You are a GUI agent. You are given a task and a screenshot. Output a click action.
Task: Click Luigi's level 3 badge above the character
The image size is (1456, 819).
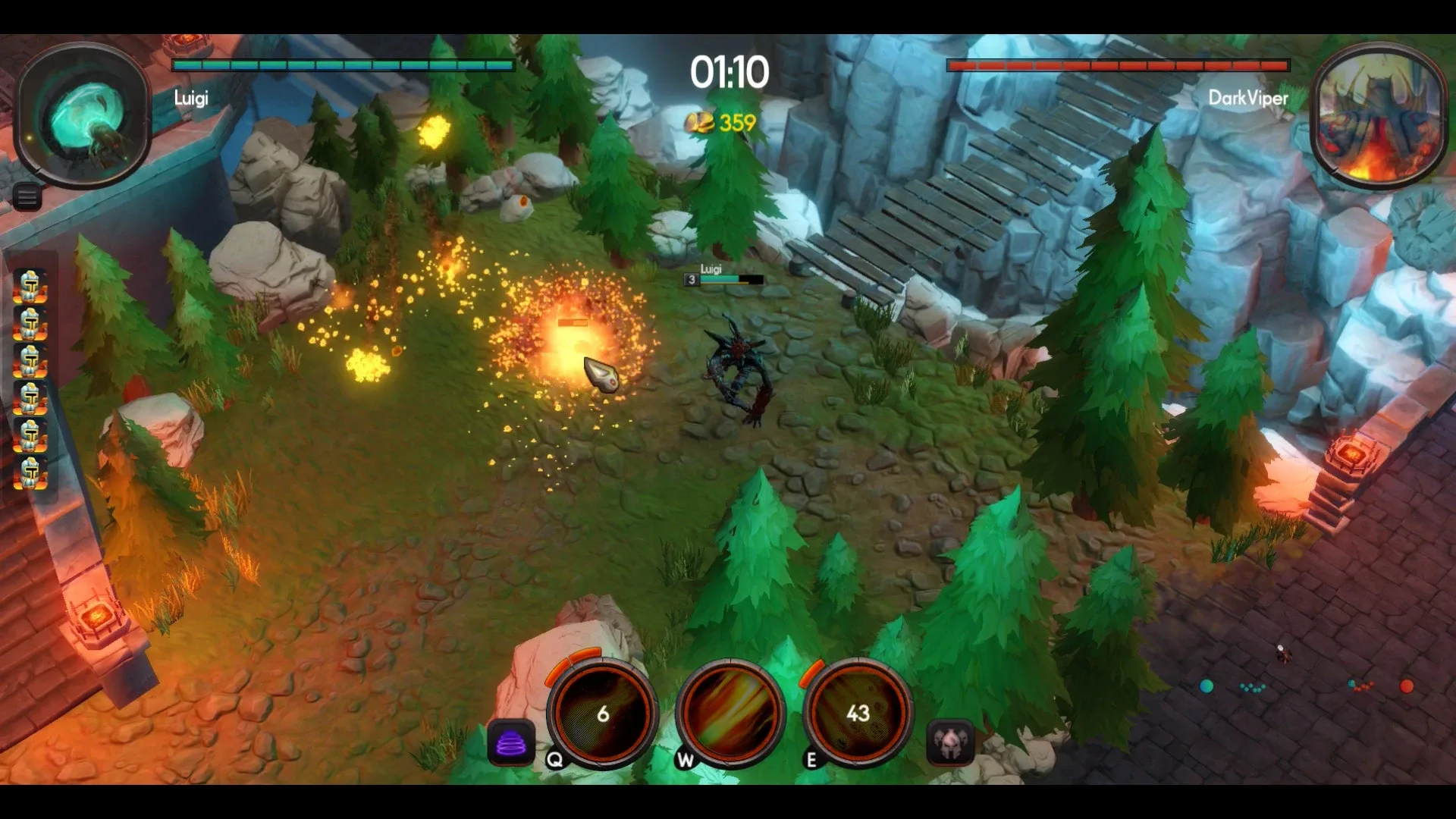[691, 280]
